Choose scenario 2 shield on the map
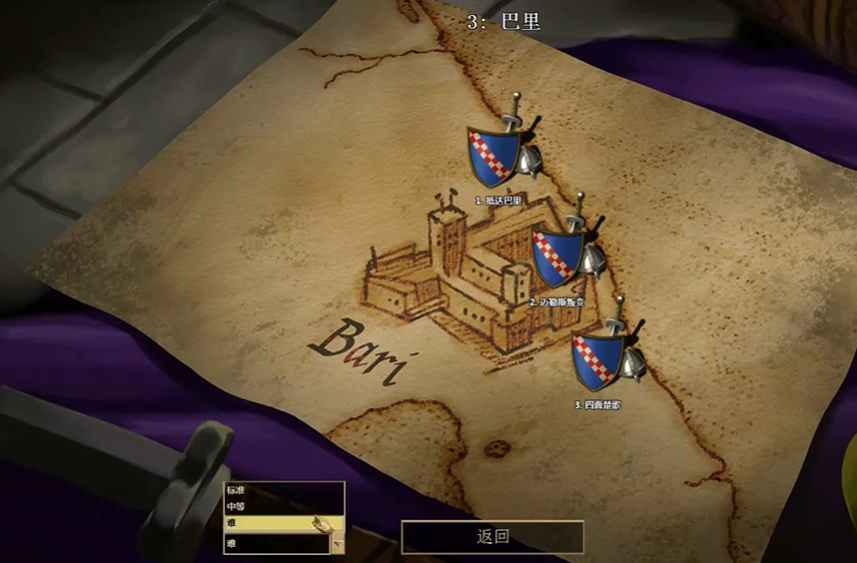This screenshot has height=563, width=857. tap(560, 258)
